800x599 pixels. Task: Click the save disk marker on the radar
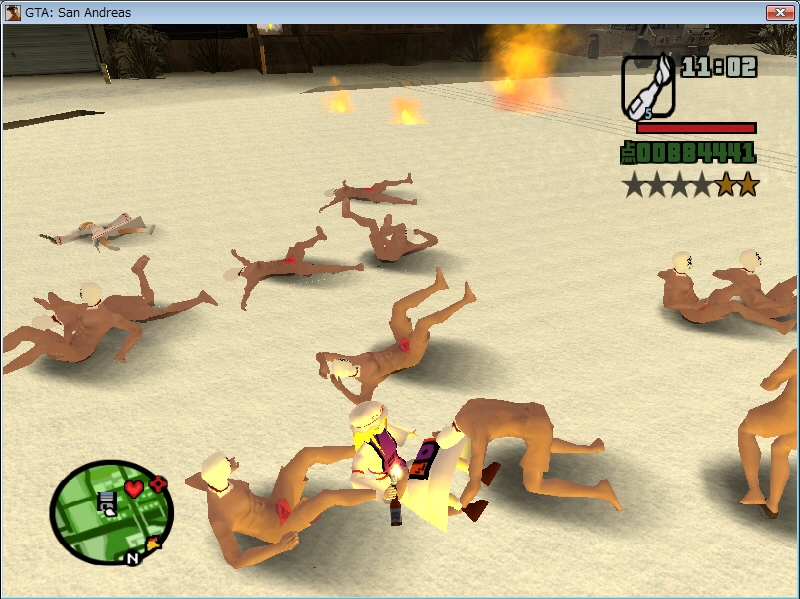106,503
